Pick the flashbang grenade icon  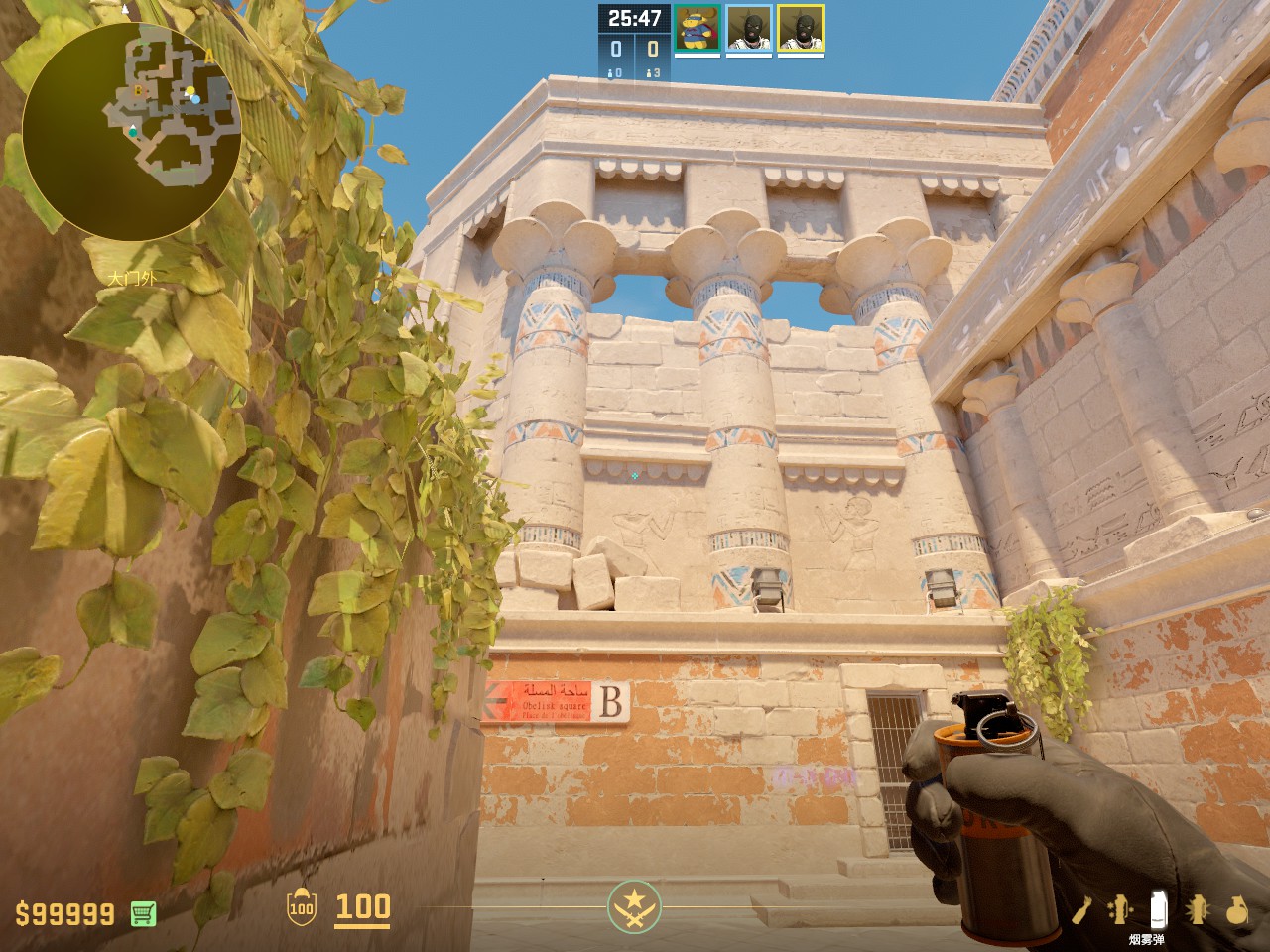[1198, 909]
